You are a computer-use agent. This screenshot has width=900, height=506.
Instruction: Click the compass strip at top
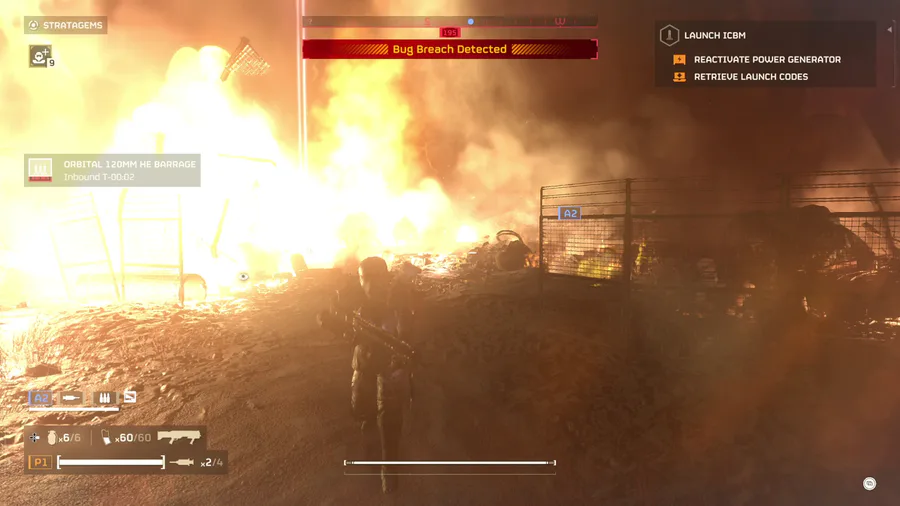click(x=450, y=21)
